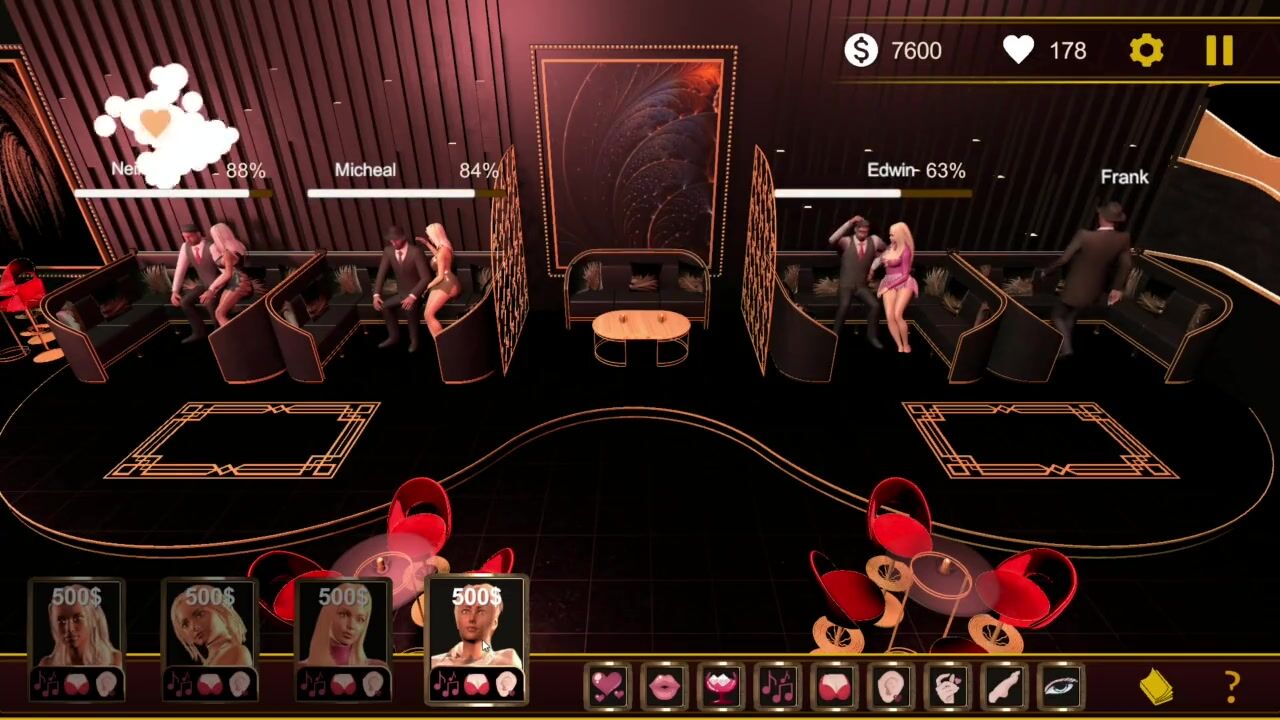1280x720 pixels.
Task: Open the yellow book journal
Action: pos(1157,687)
